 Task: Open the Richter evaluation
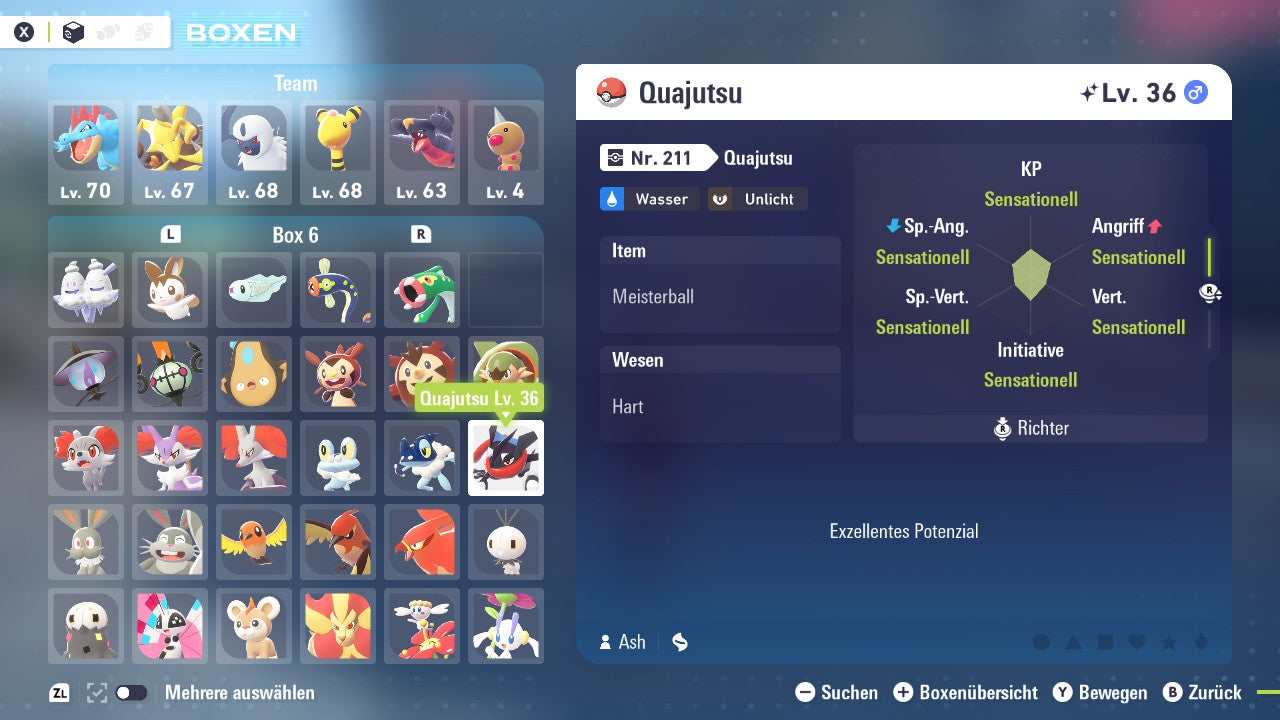1030,428
